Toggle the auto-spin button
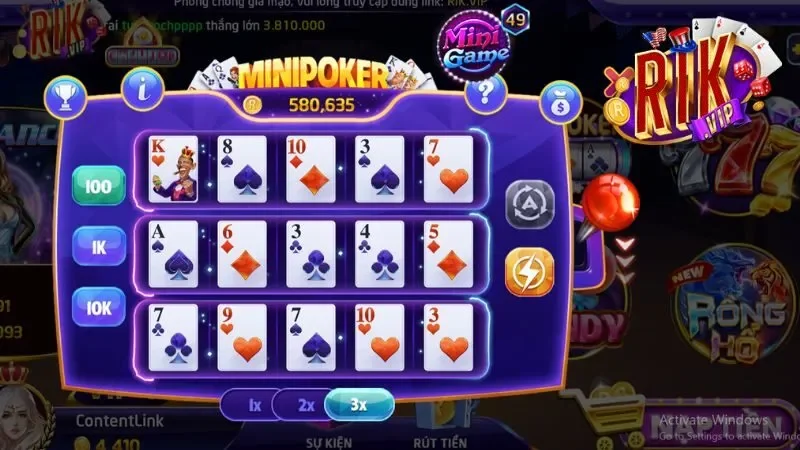This screenshot has width=800, height=450. pyautogui.click(x=529, y=206)
